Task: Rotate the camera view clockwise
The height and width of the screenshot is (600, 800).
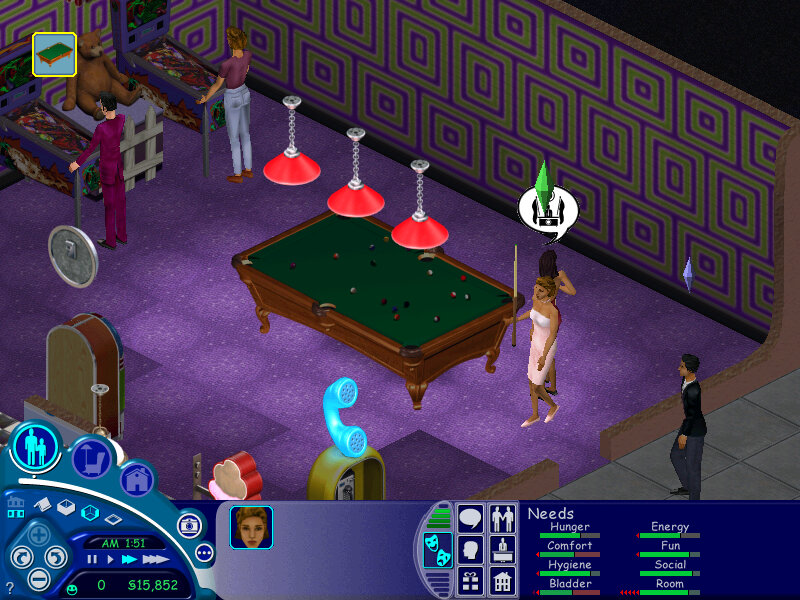Action: [x=58, y=557]
